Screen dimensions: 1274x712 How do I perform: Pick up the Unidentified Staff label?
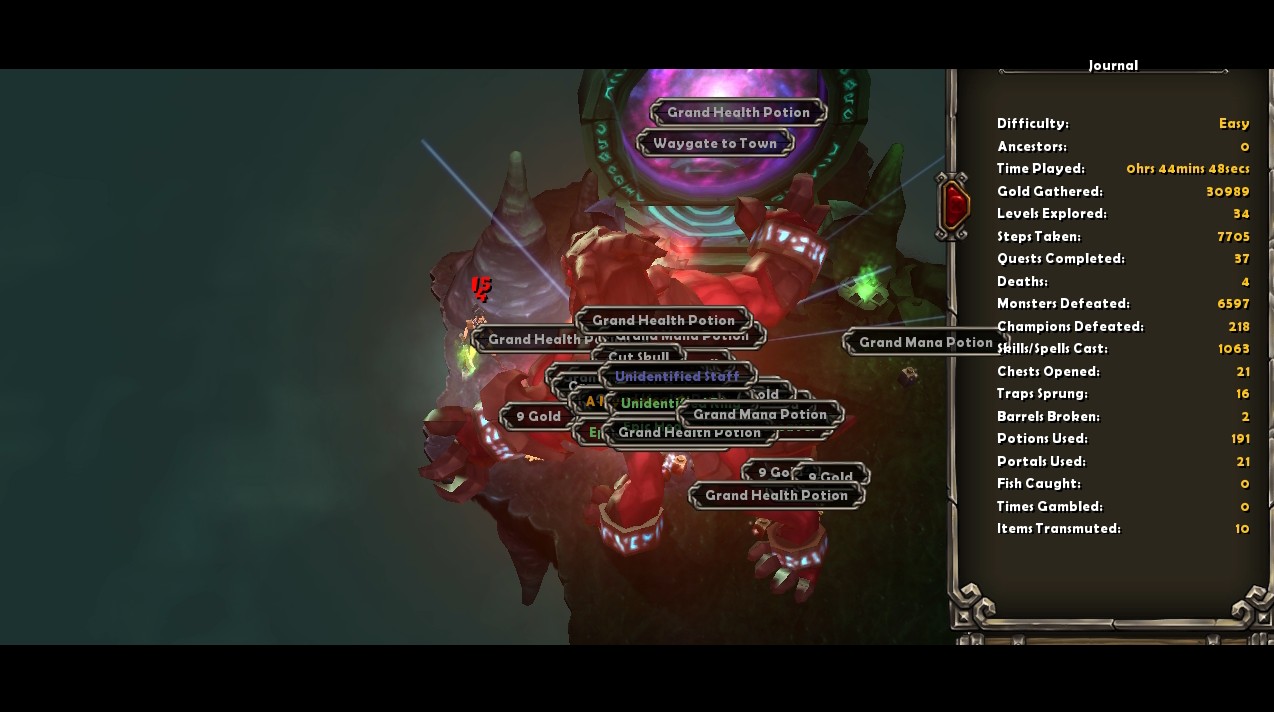677,377
